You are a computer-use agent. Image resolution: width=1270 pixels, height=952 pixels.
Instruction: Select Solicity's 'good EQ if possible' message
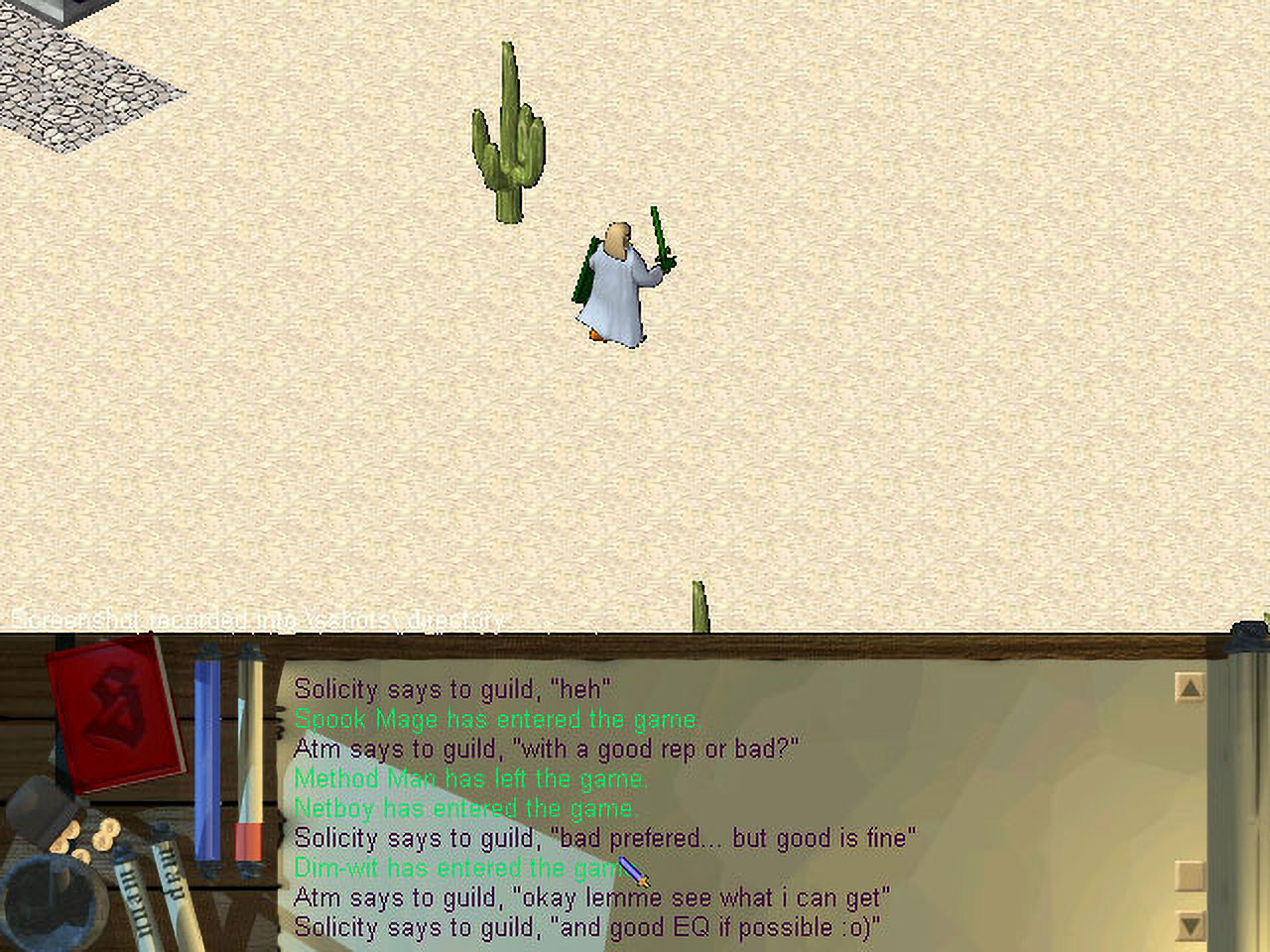click(587, 927)
